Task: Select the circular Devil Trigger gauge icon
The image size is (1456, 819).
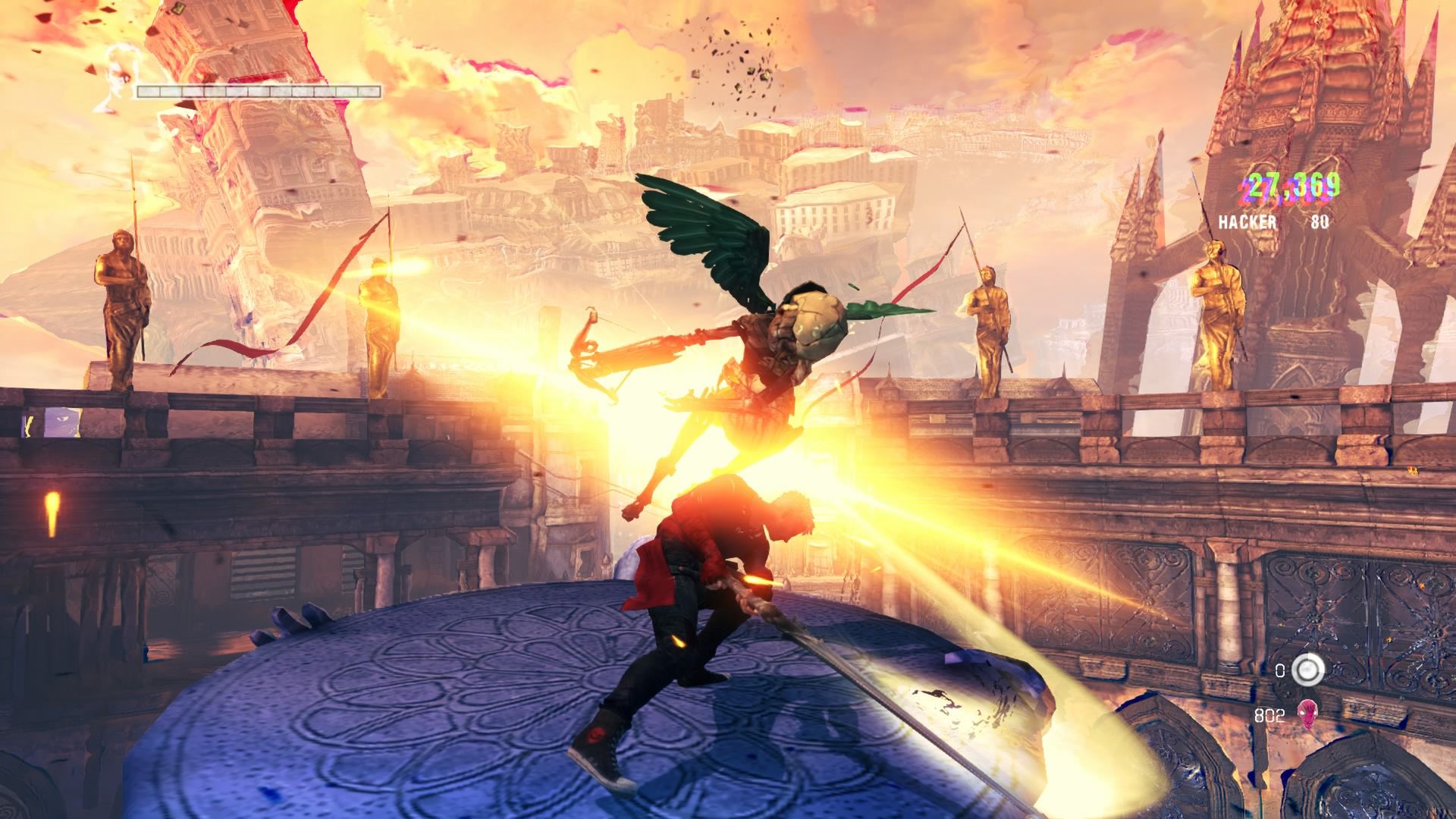Action: pyautogui.click(x=1309, y=670)
